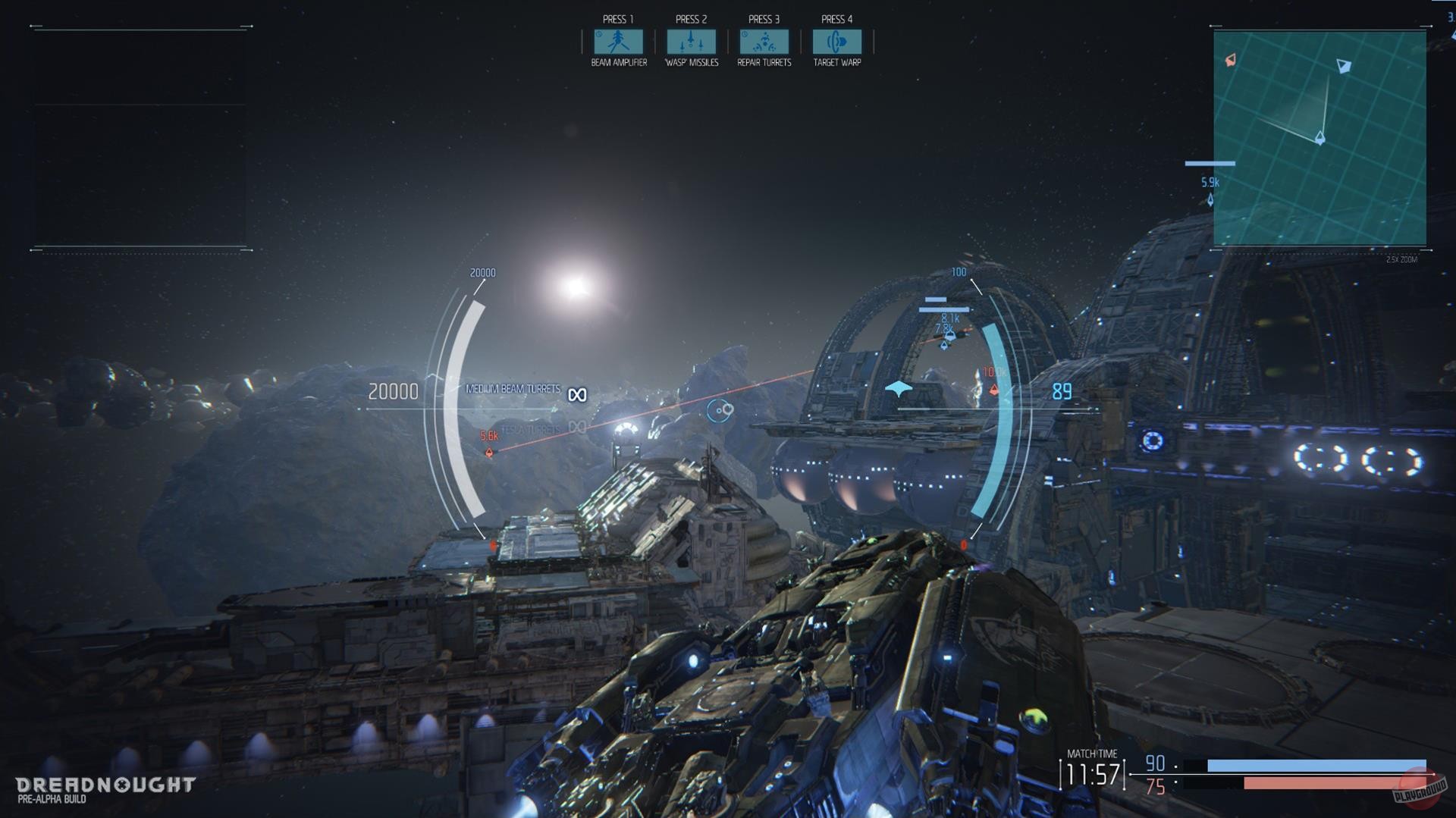Click the Press 4 ability slot label
This screenshot has height=818, width=1456.
(x=836, y=17)
